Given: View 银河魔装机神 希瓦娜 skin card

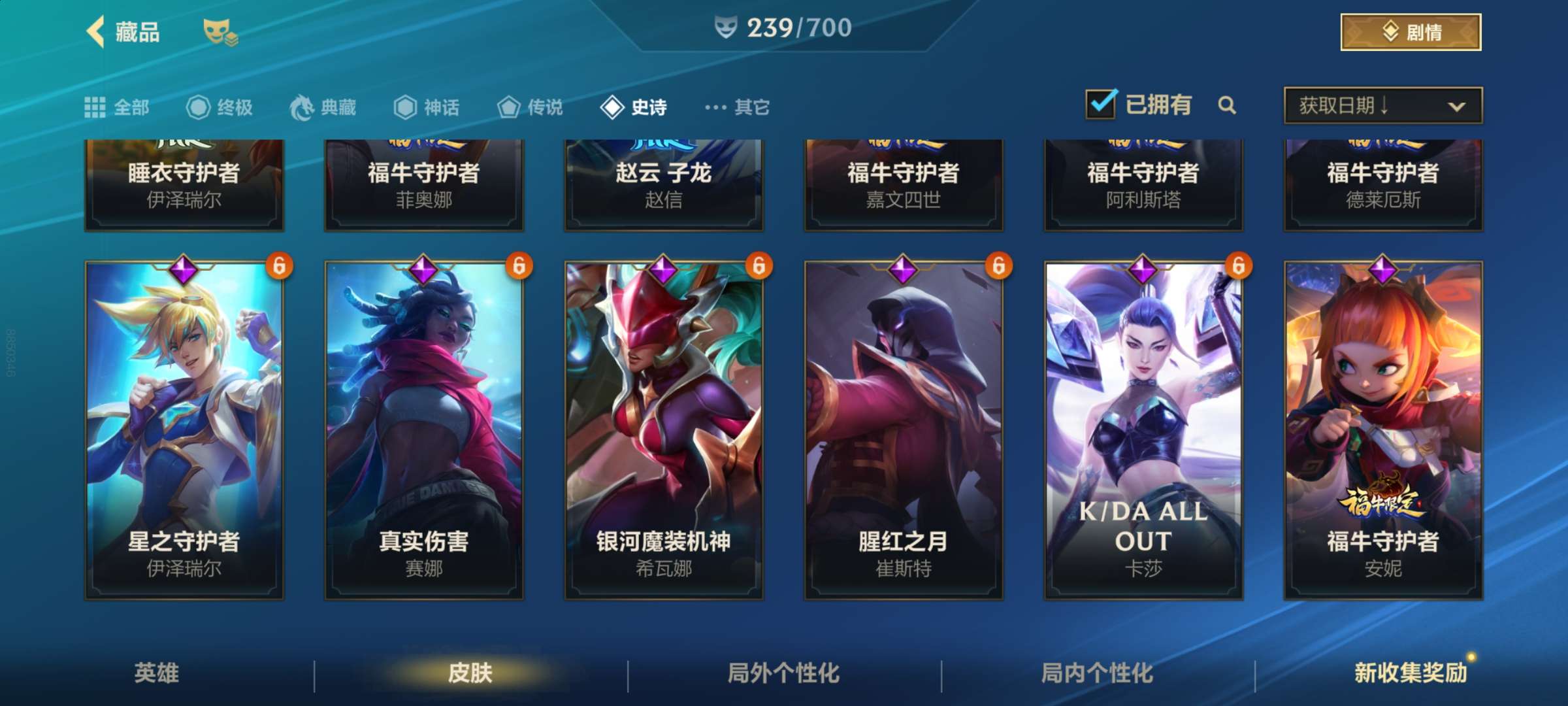Looking at the screenshot, I should click(x=664, y=430).
